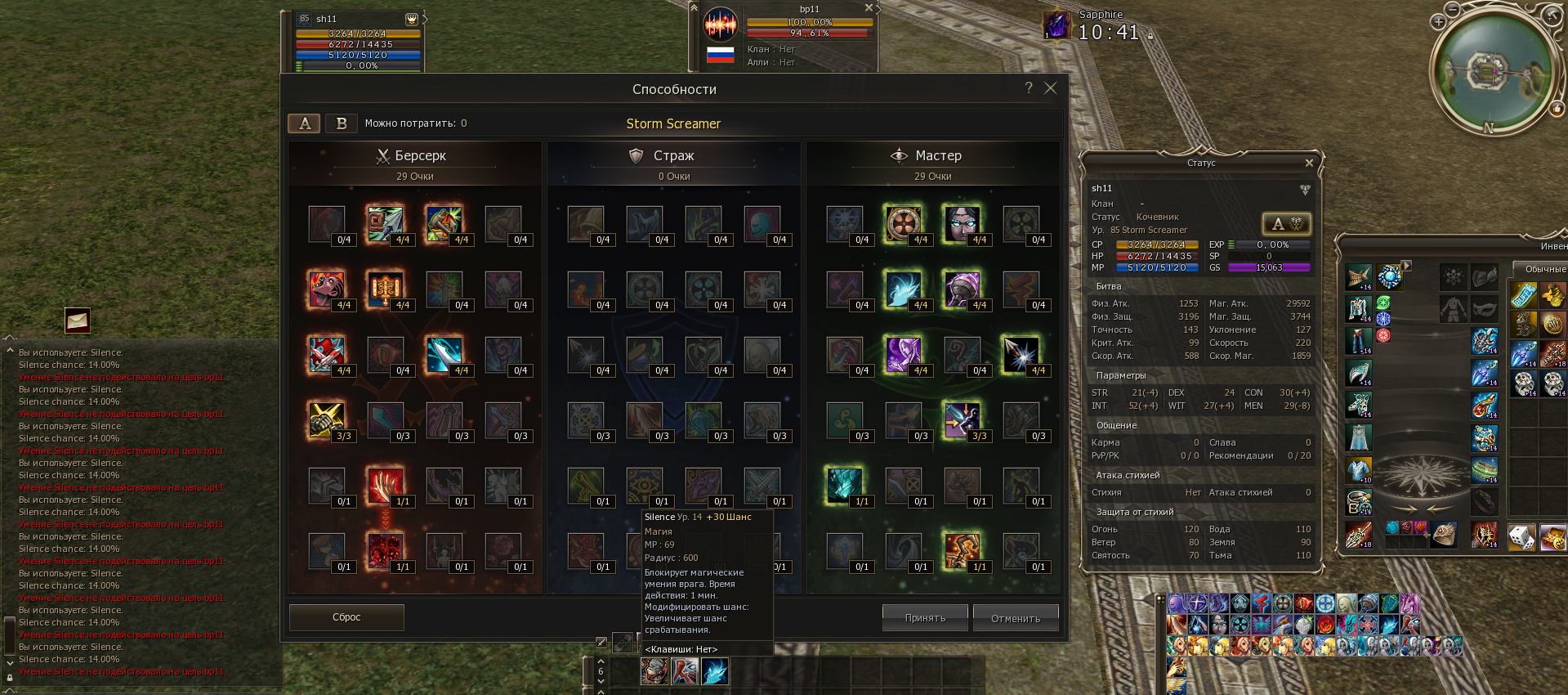Click the Сброс reset button

point(346,617)
